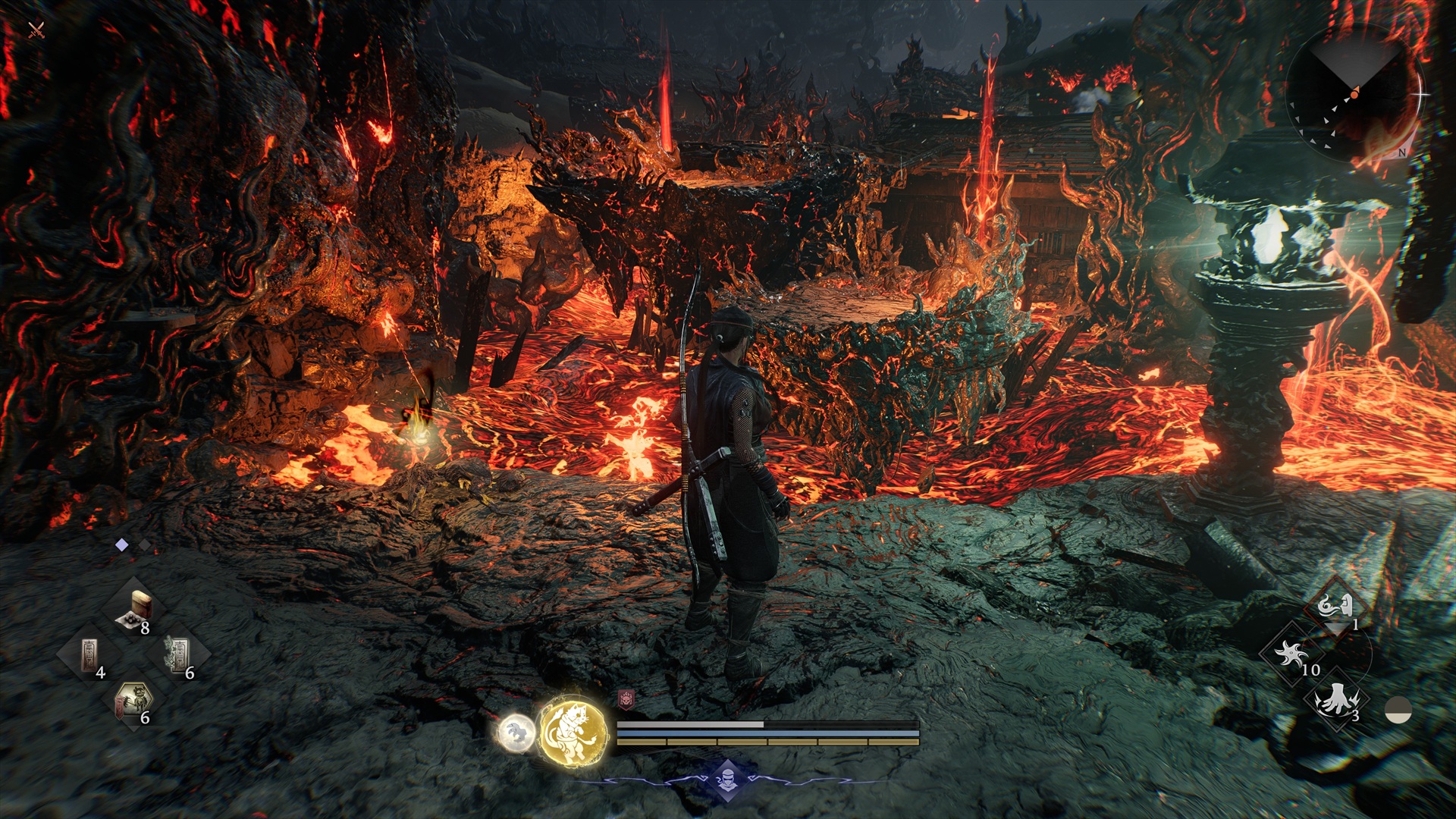Activate the golden cat guardian spirit
The height and width of the screenshot is (819, 1456).
click(573, 732)
